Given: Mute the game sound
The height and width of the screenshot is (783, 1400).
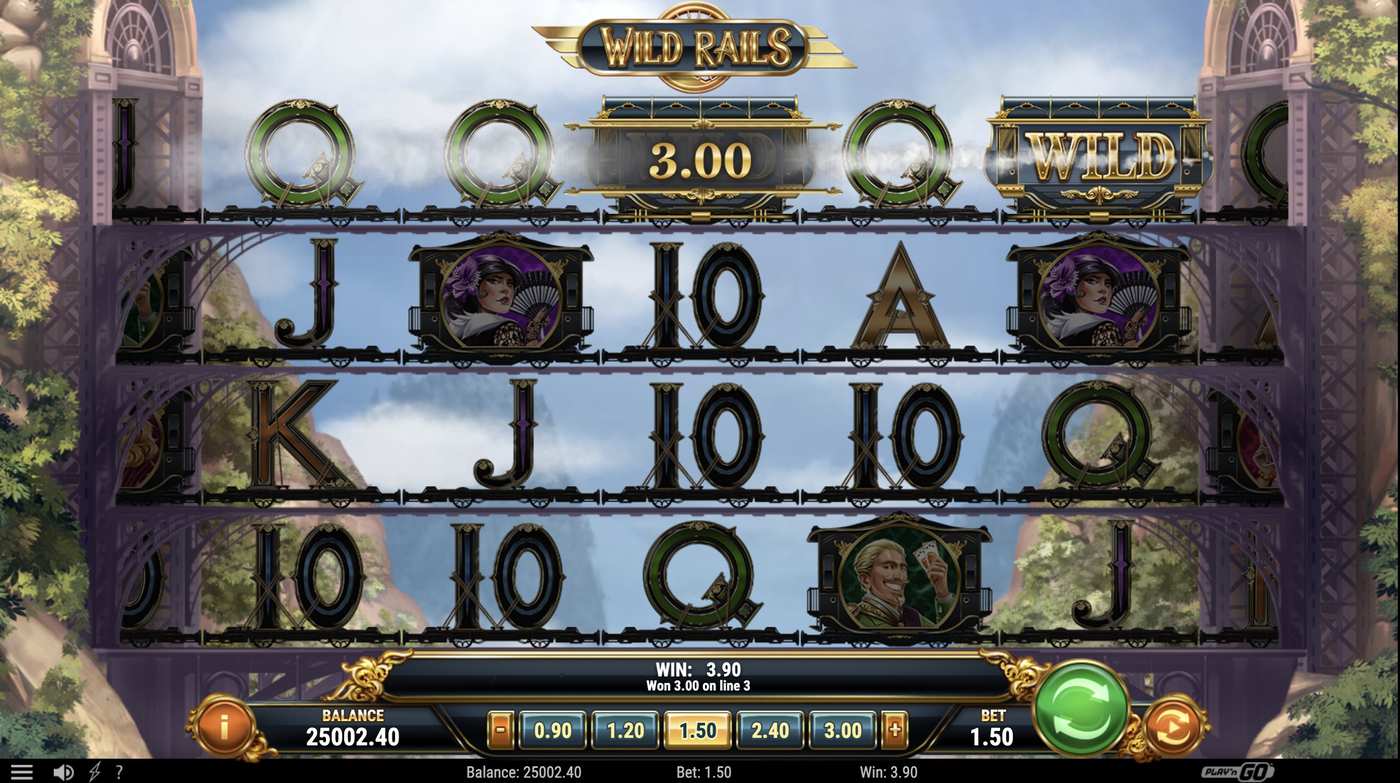Looking at the screenshot, I should [66, 770].
